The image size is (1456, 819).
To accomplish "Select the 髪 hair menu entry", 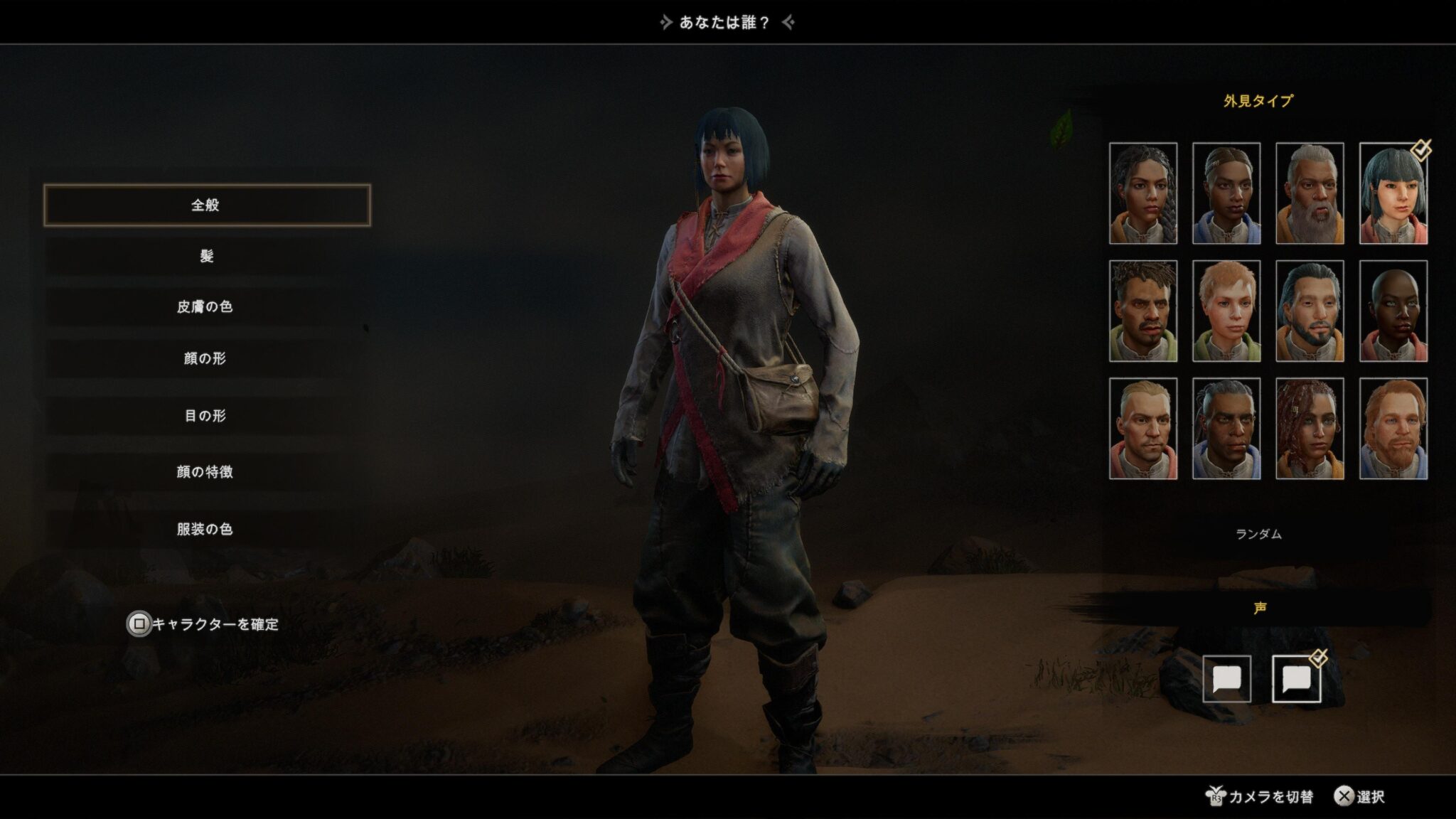I will click(x=207, y=256).
